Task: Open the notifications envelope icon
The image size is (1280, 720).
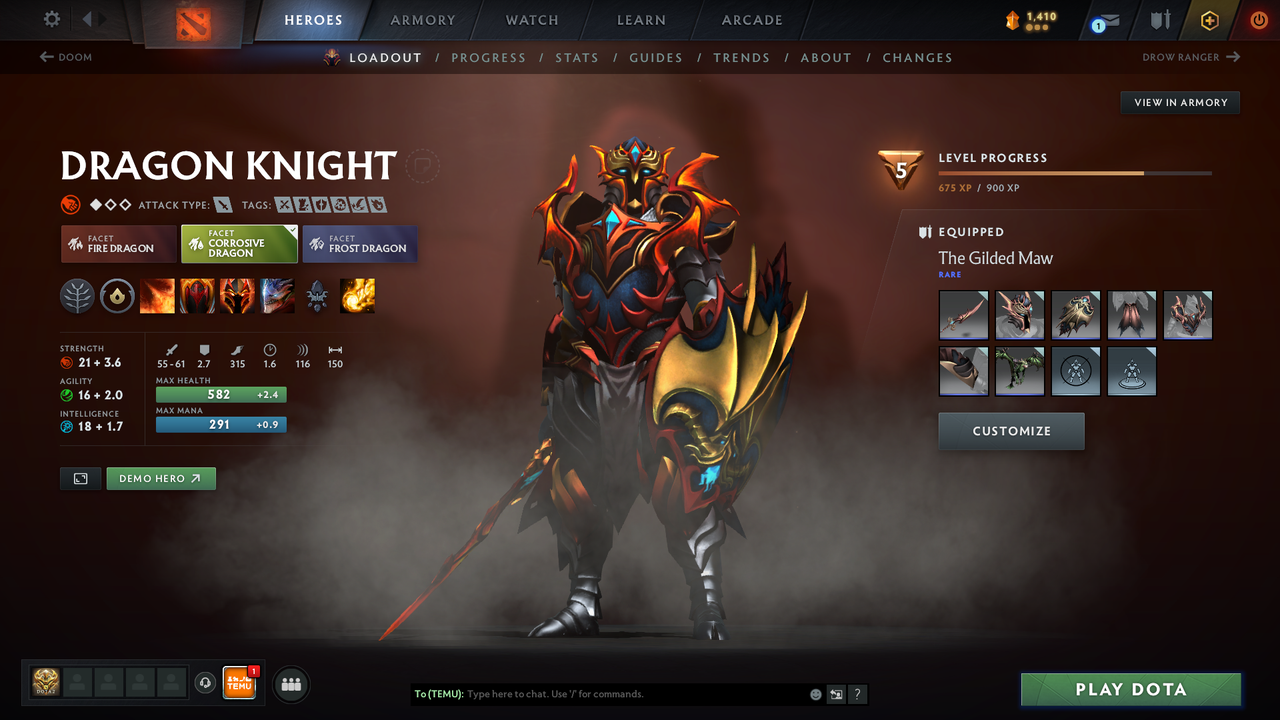Action: click(1104, 19)
